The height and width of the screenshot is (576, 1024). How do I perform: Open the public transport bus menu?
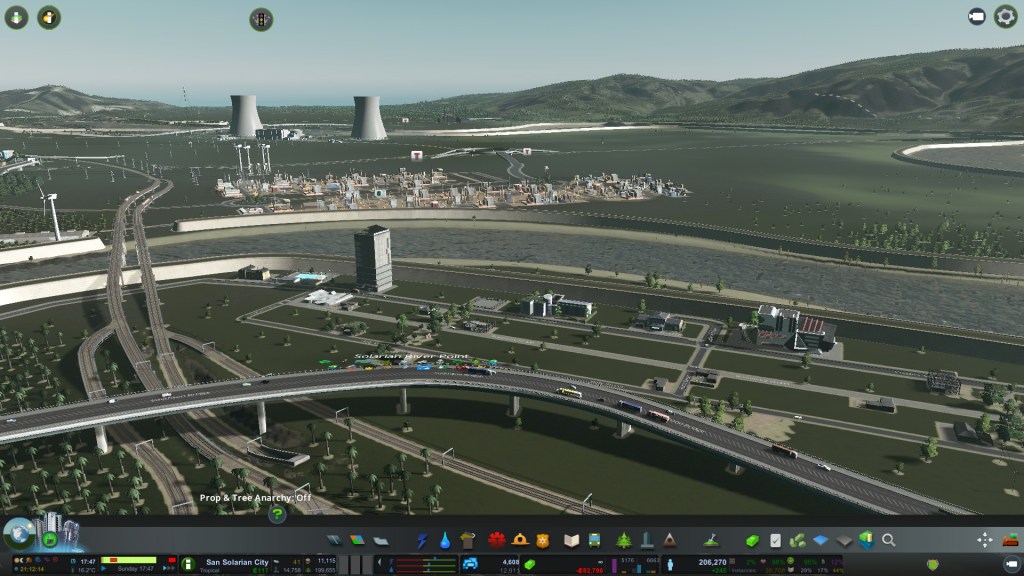click(594, 540)
